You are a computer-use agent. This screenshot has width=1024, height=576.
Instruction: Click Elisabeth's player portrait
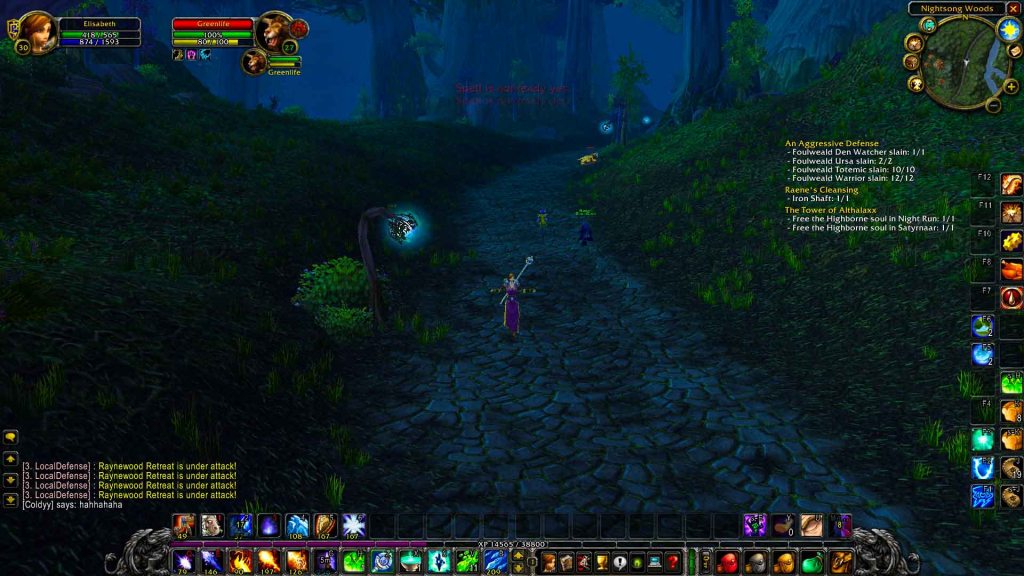(x=36, y=30)
